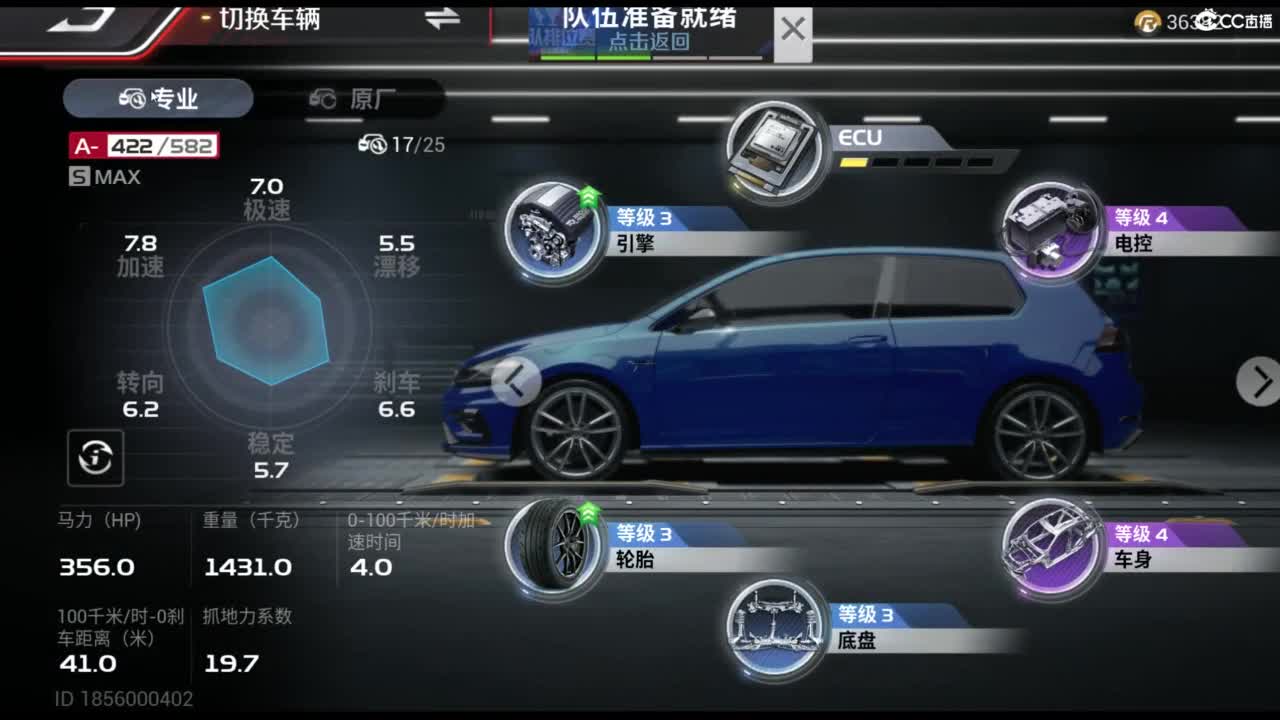The height and width of the screenshot is (720, 1280).
Task: Click the 切换车辆 switch vehicle button
Action: pyautogui.click(x=270, y=18)
